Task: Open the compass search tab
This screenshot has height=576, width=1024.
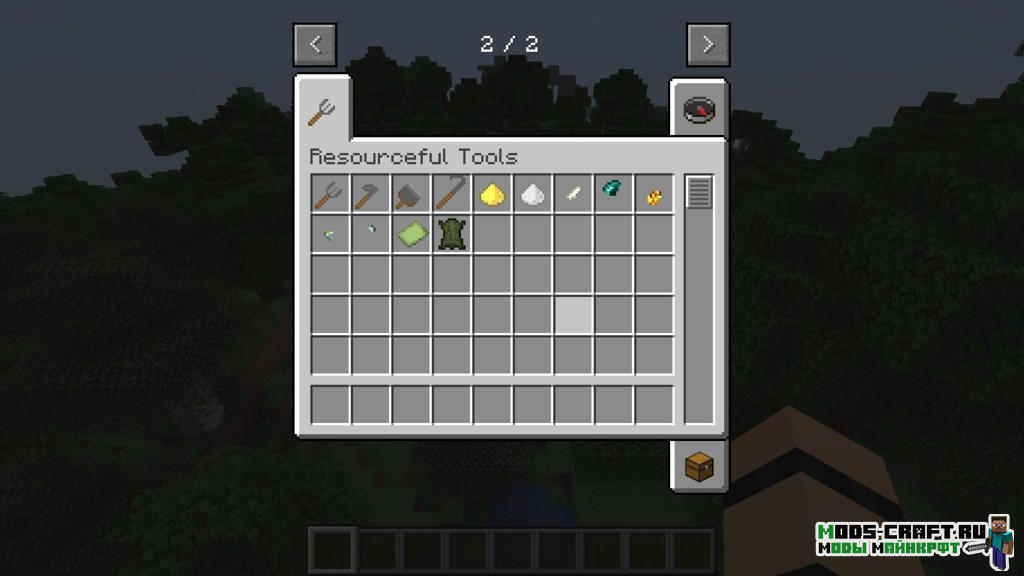Action: (699, 109)
